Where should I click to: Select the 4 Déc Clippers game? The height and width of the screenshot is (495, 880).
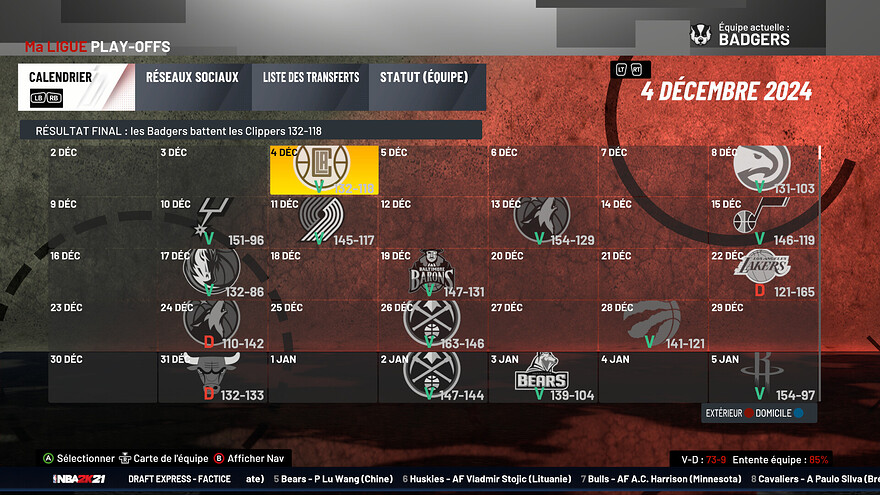pyautogui.click(x=323, y=169)
